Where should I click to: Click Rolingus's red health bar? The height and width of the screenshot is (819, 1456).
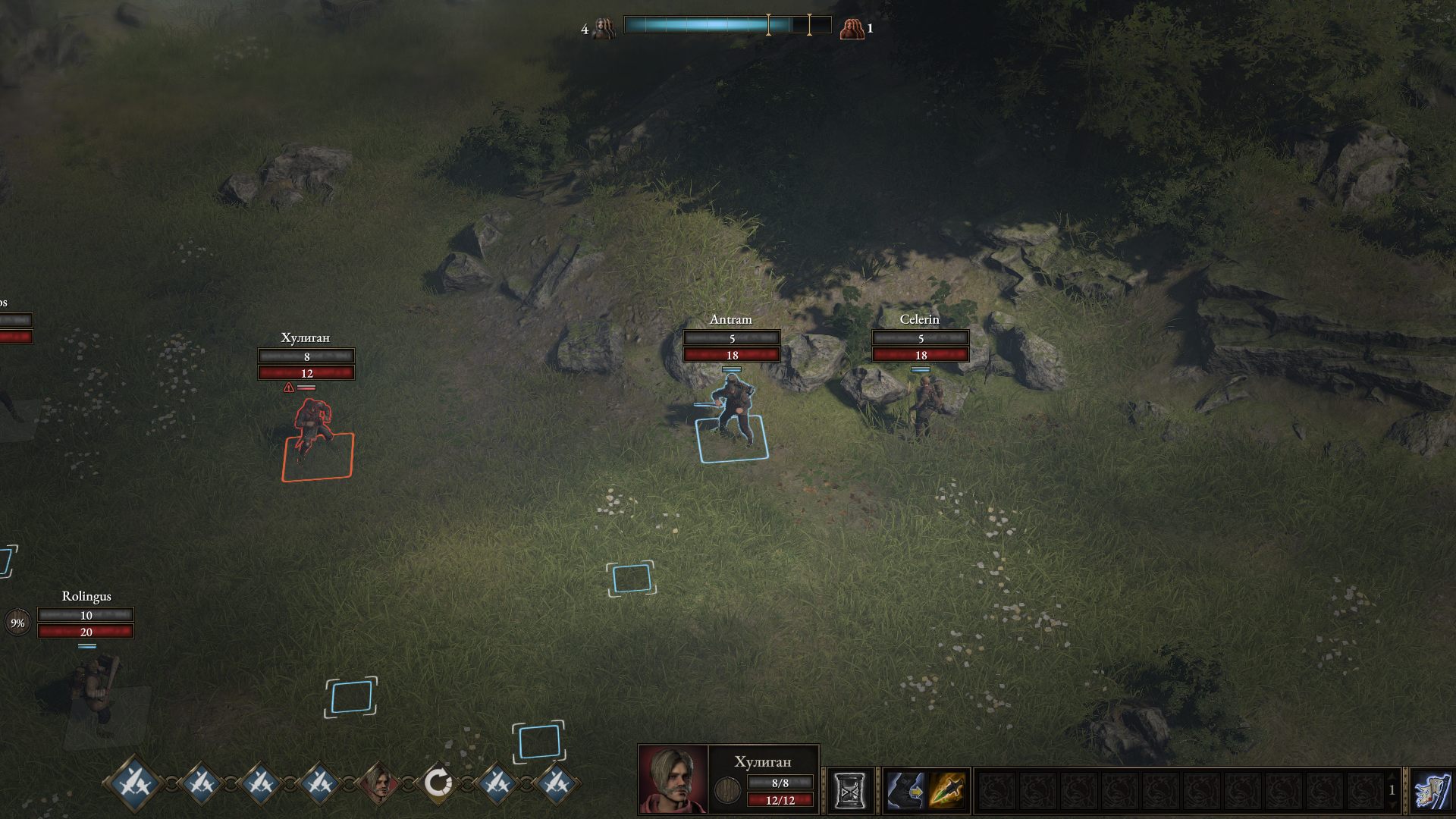(87, 630)
